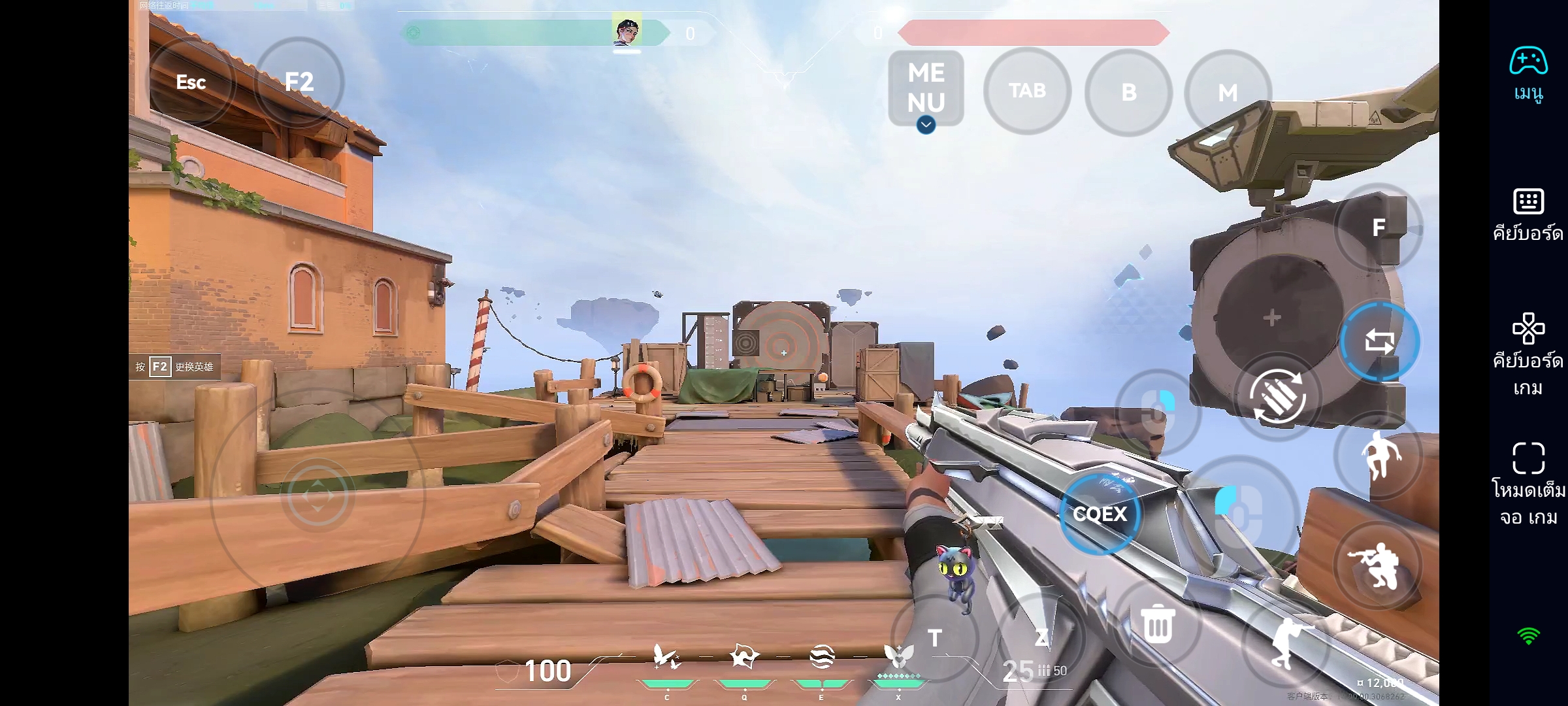Tap the F2 overlay button

pos(299,82)
